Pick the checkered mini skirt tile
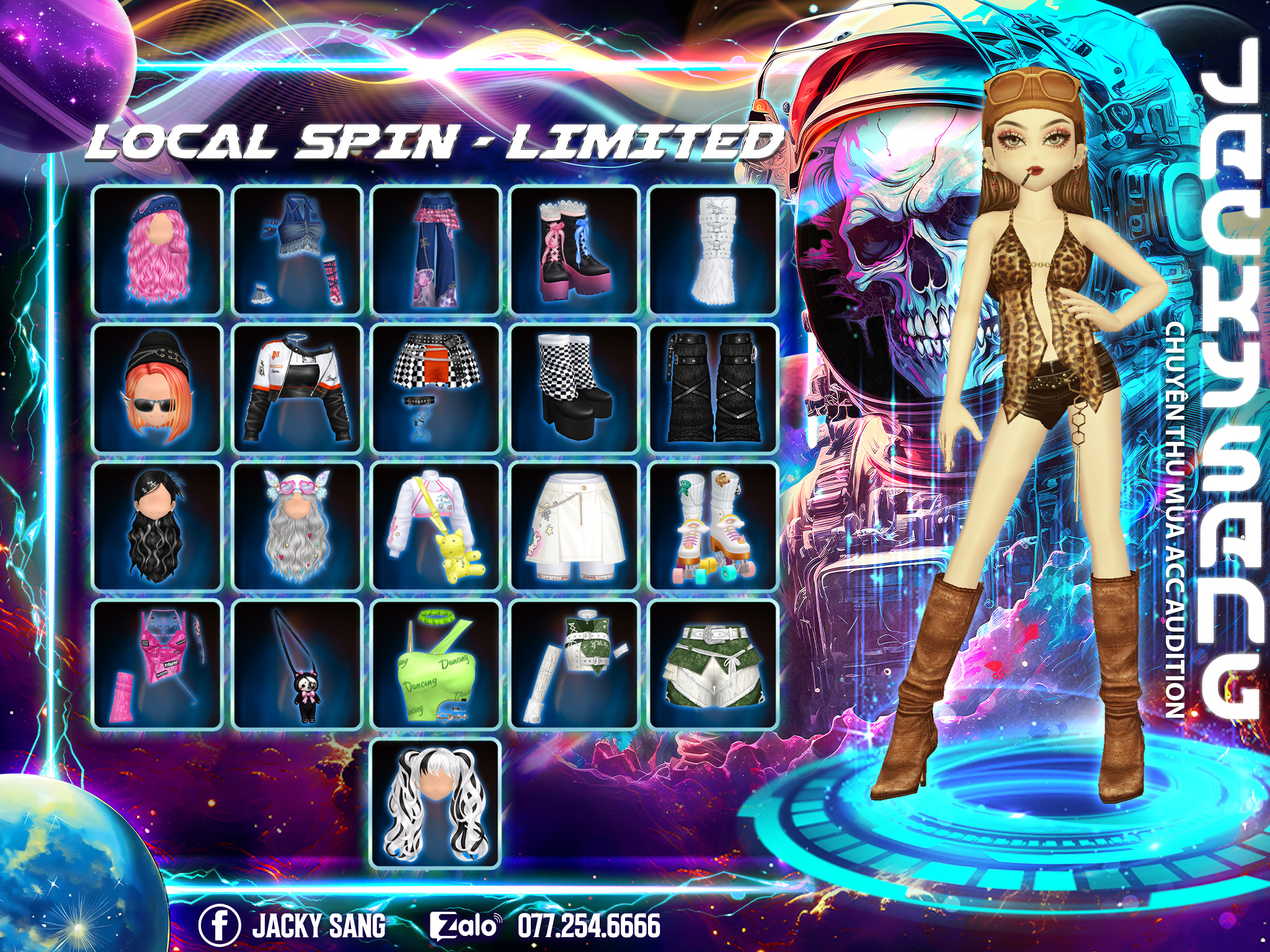Viewport: 1270px width, 952px height. [436, 388]
